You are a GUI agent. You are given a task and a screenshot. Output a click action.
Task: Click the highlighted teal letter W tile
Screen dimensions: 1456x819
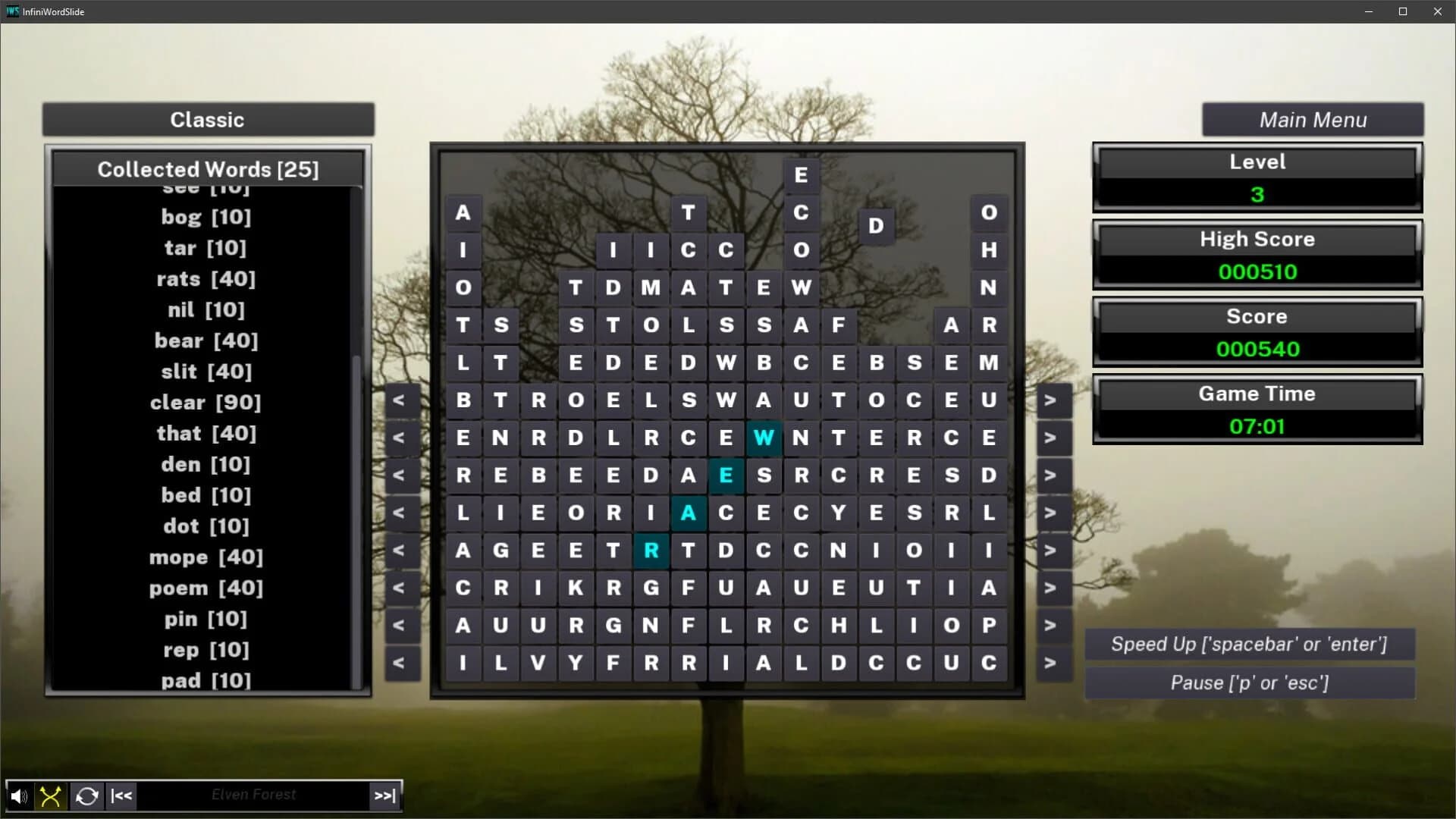click(764, 438)
